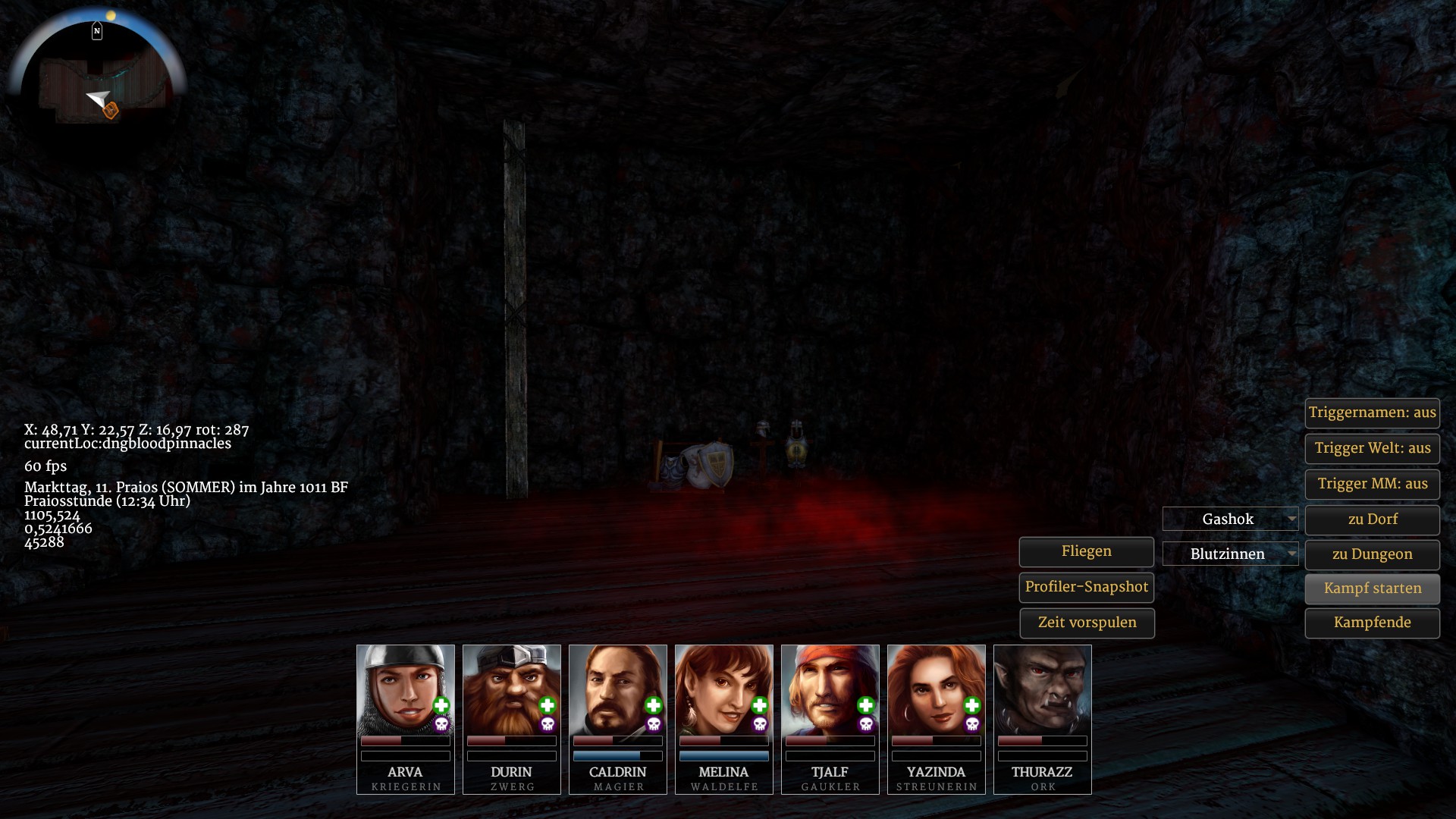Start combat with Kampf starten
The height and width of the screenshot is (819, 1456).
coord(1372,588)
